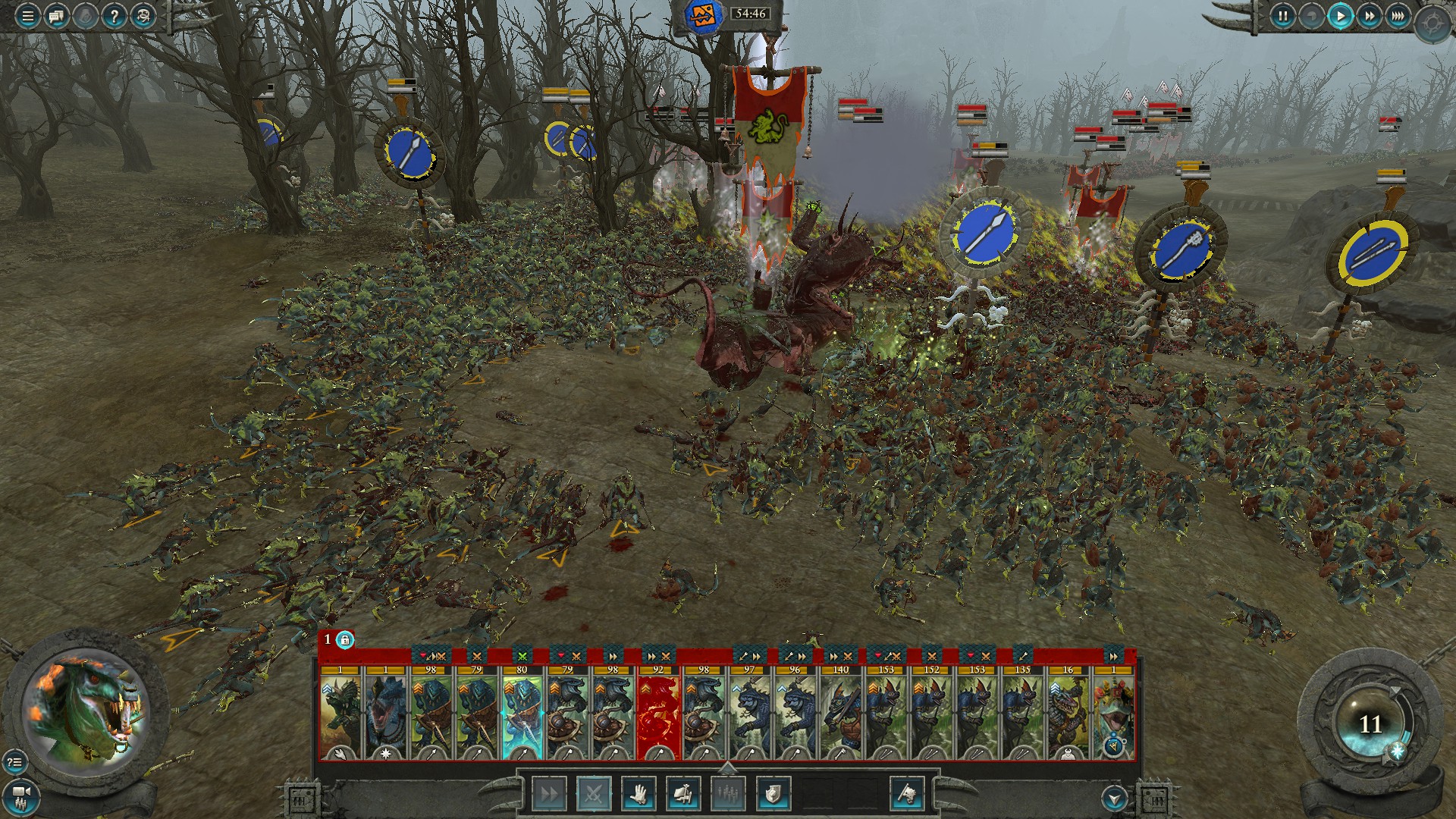Set the fastest quadruple-arrow game speed
Image resolution: width=1456 pixels, height=819 pixels.
pos(1398,15)
